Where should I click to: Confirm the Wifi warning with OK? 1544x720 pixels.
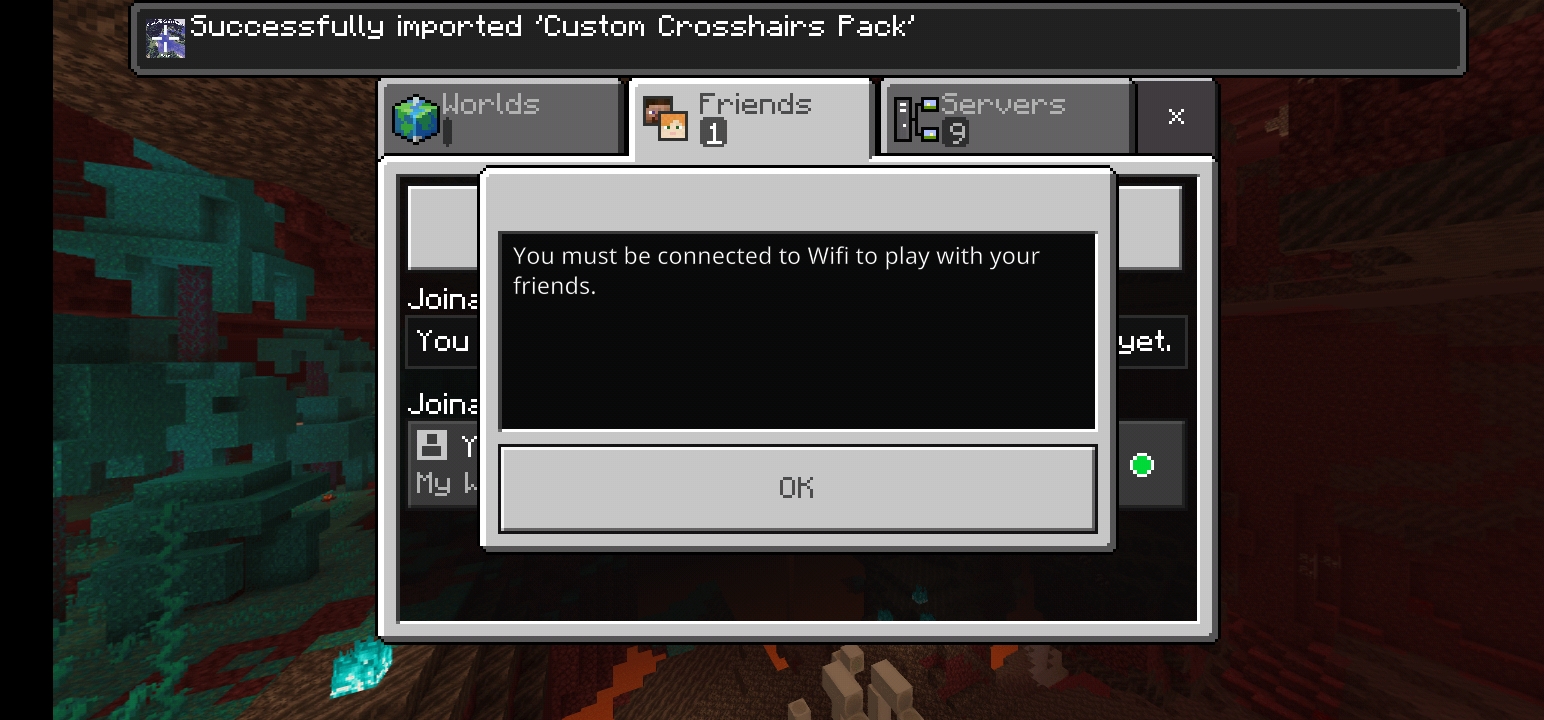pos(797,488)
